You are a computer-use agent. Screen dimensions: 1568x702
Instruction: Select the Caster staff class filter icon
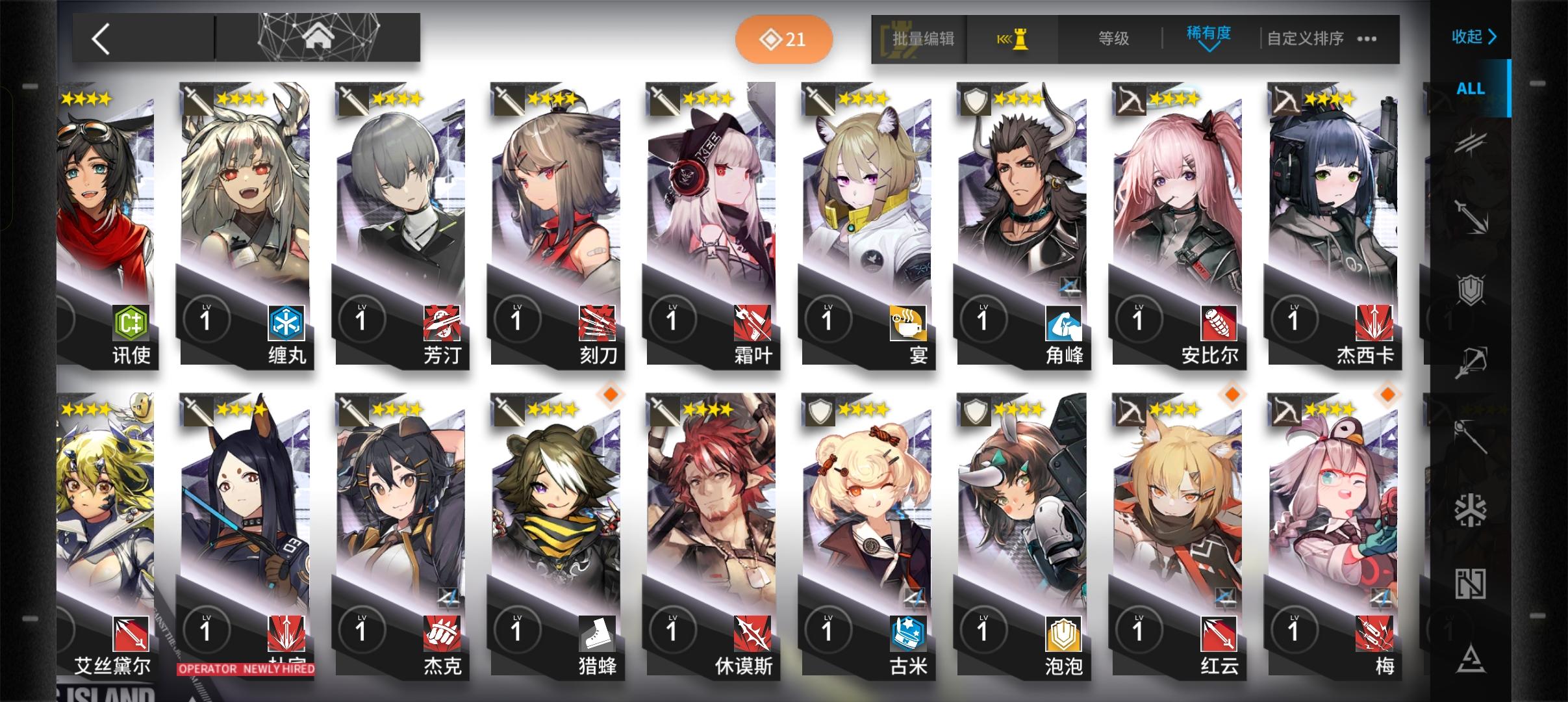pyautogui.click(x=1471, y=436)
